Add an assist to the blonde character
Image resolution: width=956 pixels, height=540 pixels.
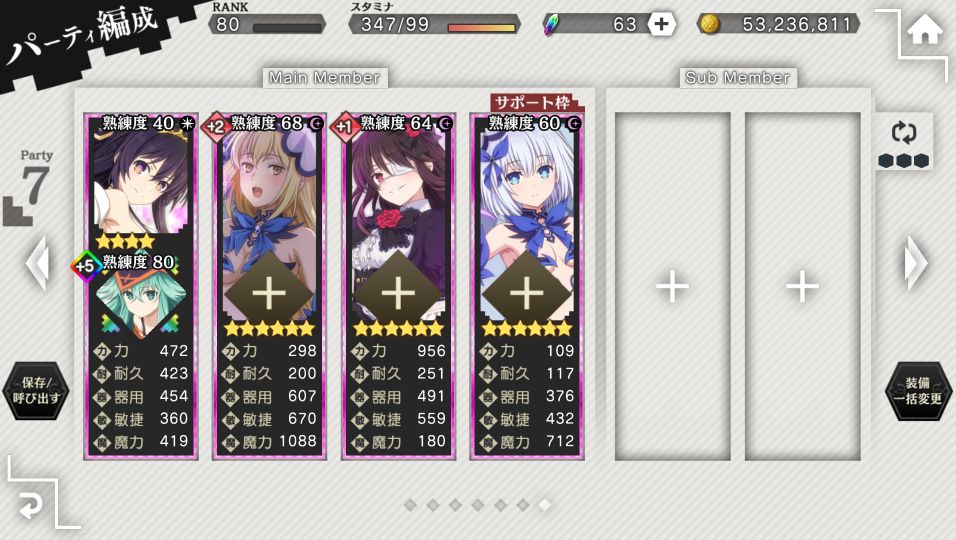[269, 292]
